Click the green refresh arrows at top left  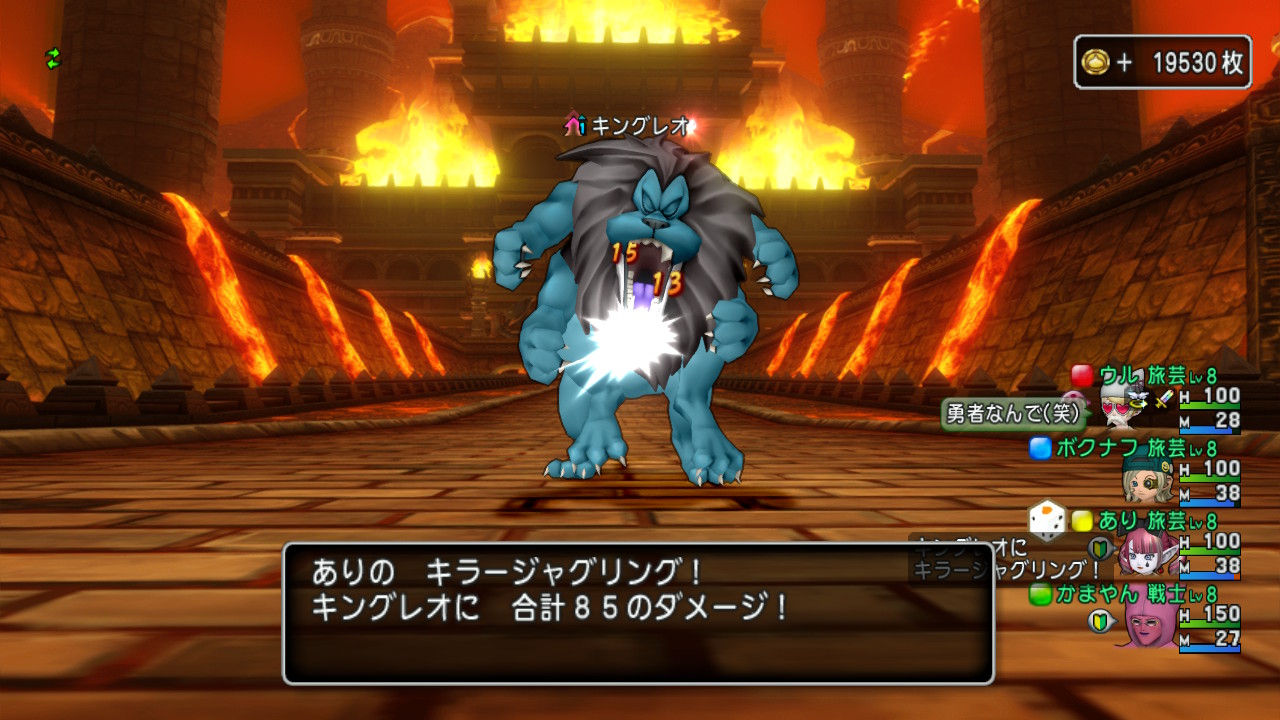pos(52,59)
